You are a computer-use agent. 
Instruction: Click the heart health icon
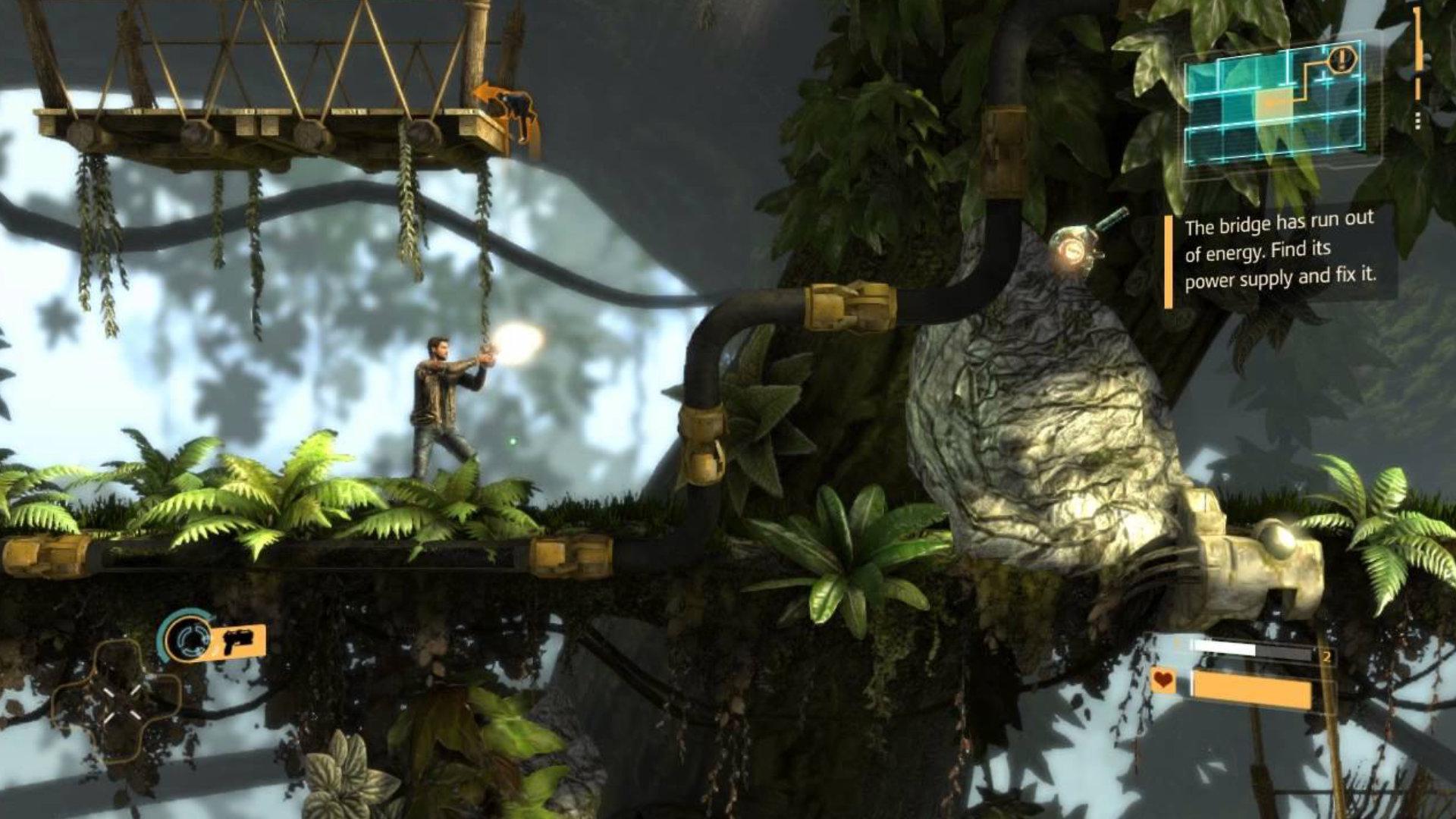tap(1163, 679)
